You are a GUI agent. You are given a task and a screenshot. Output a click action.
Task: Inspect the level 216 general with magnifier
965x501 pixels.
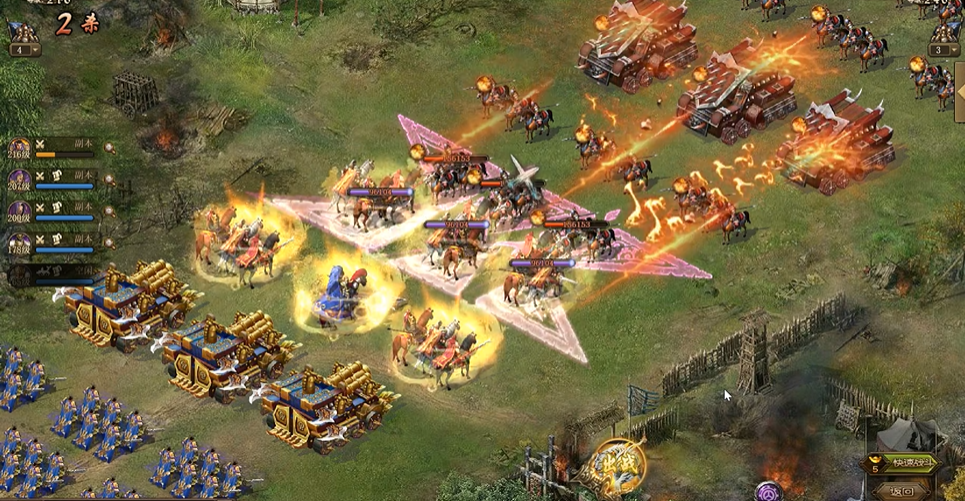(x=110, y=148)
